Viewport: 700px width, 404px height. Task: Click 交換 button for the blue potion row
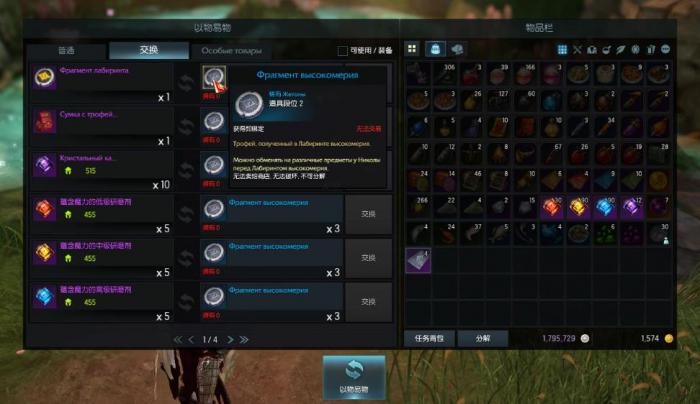tap(368, 301)
